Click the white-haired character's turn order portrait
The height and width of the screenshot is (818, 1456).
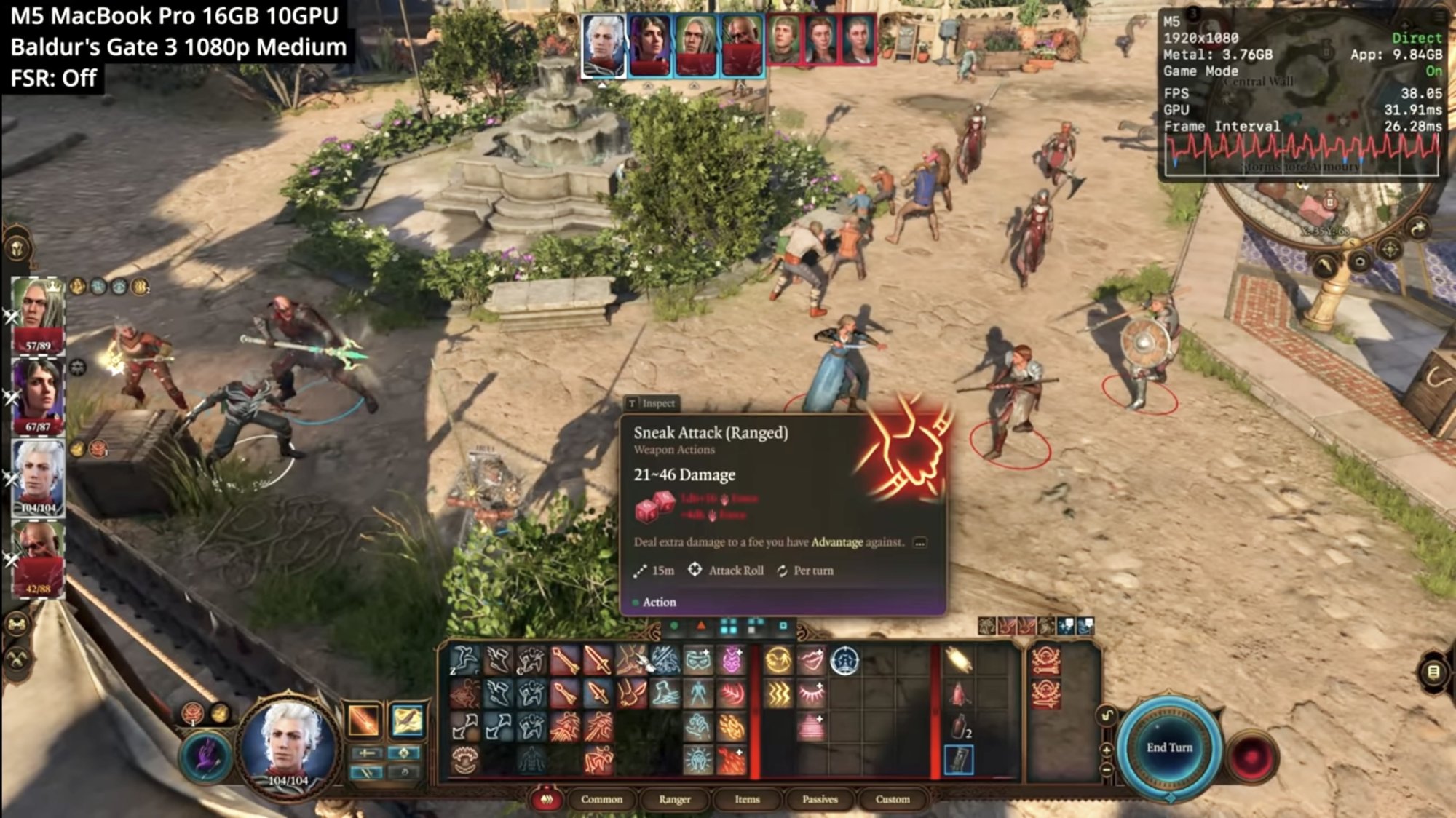[604, 44]
